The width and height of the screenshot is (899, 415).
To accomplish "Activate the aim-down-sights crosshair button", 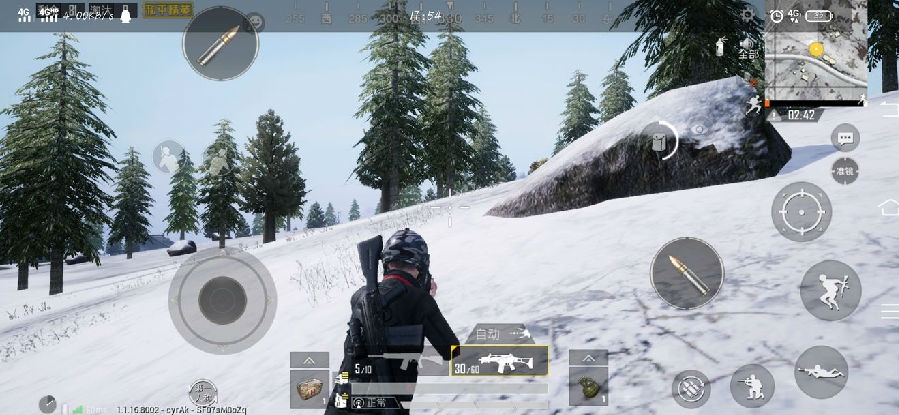I will 801,212.
